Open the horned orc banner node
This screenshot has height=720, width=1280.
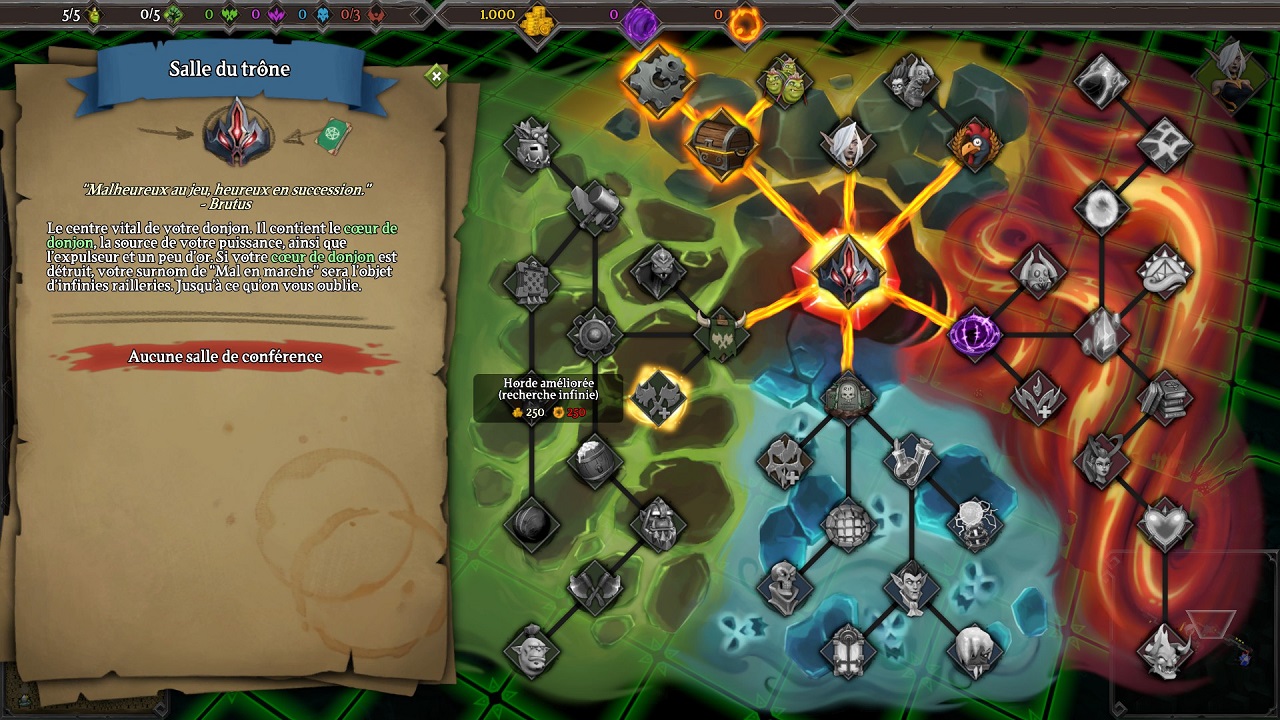[x=721, y=334]
